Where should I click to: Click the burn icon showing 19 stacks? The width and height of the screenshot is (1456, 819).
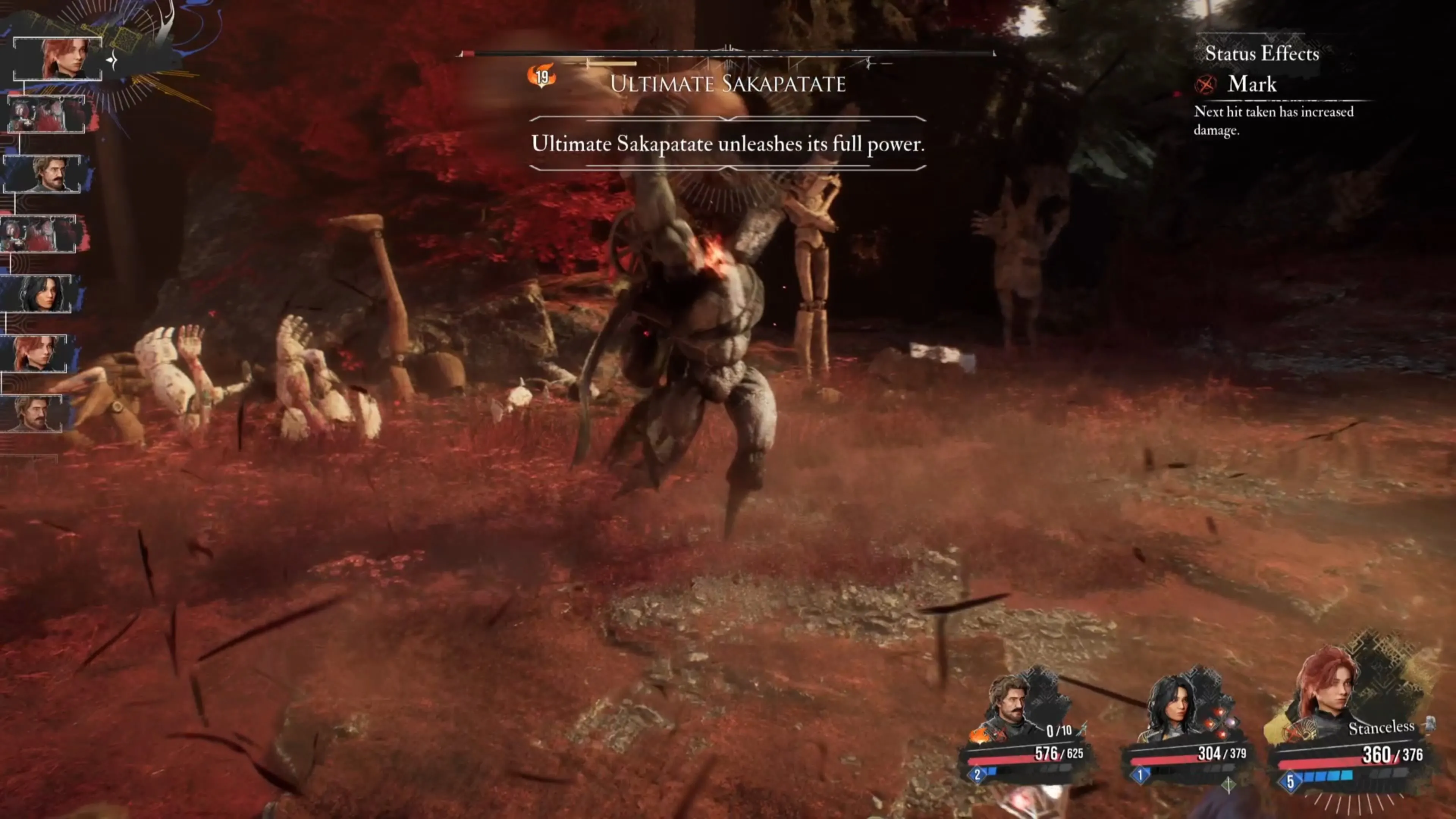[541, 76]
